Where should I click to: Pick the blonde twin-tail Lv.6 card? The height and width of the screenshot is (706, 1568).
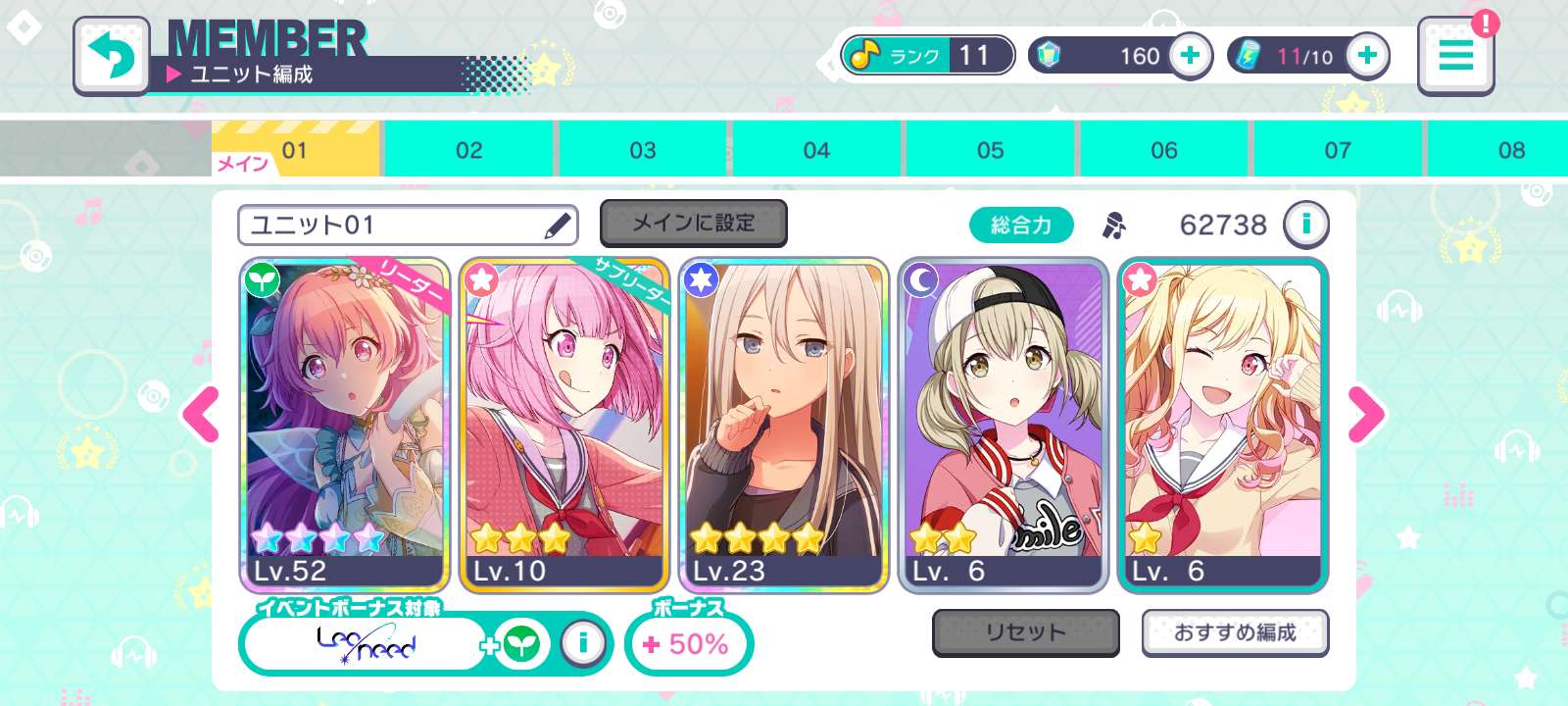coord(1223,425)
